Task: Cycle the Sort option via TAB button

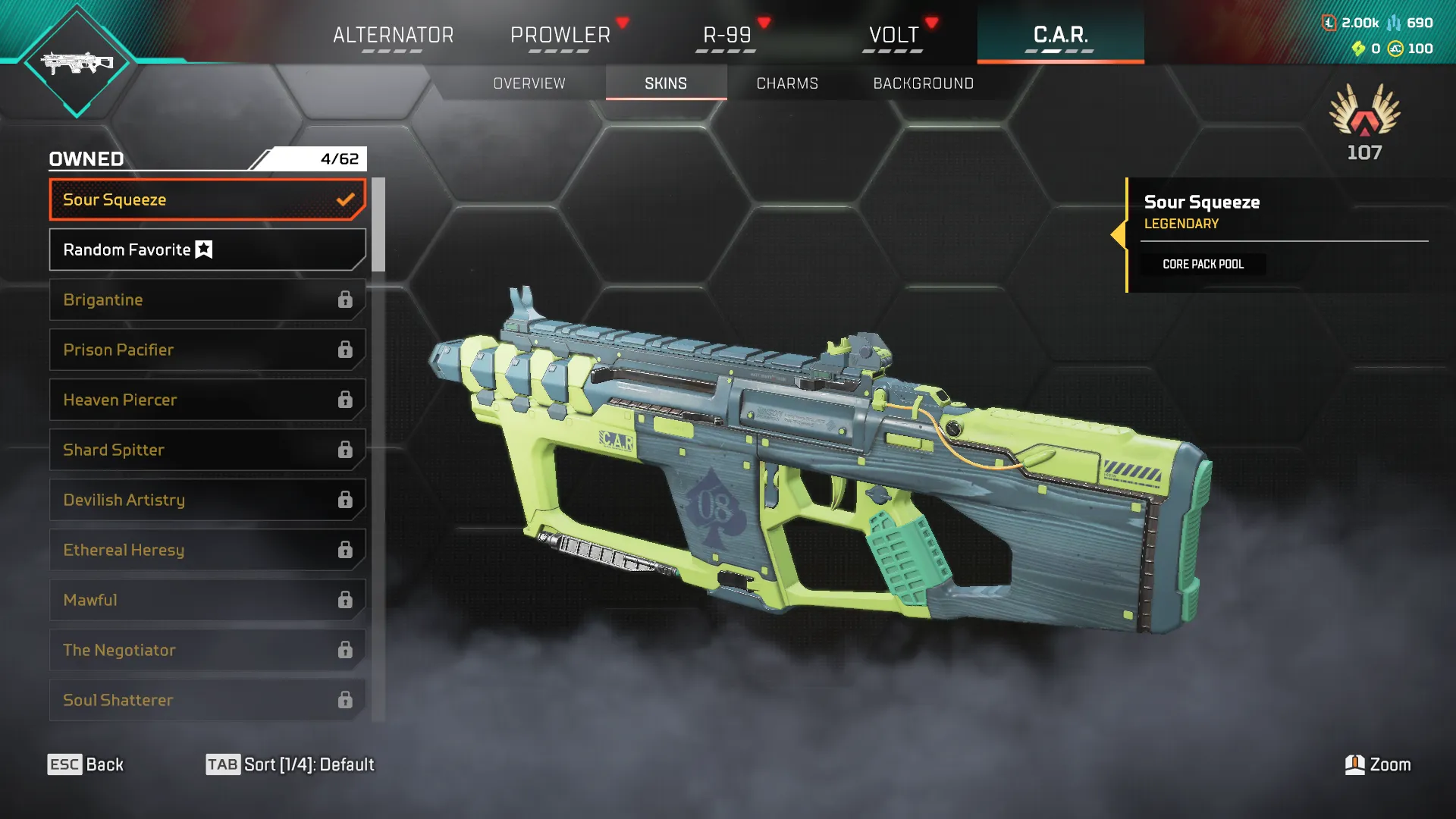Action: click(224, 764)
